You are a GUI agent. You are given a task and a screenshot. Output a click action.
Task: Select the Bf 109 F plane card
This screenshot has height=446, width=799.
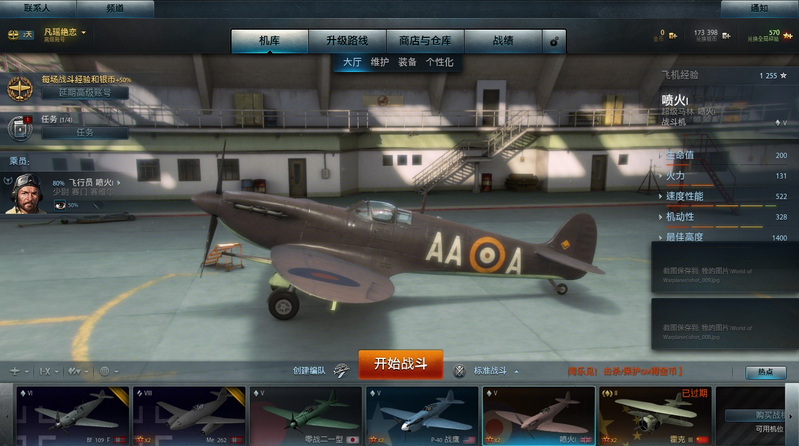[x=73, y=414]
